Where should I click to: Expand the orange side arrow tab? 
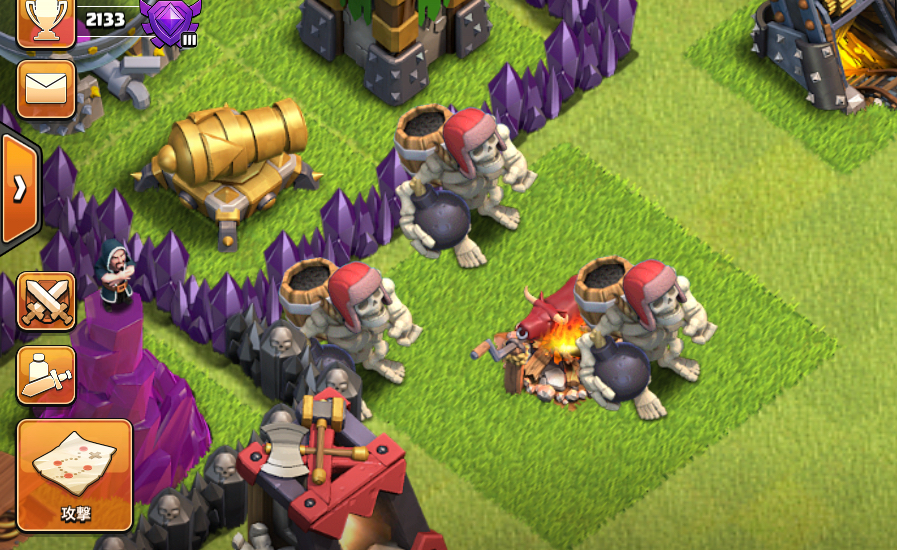coord(18,189)
